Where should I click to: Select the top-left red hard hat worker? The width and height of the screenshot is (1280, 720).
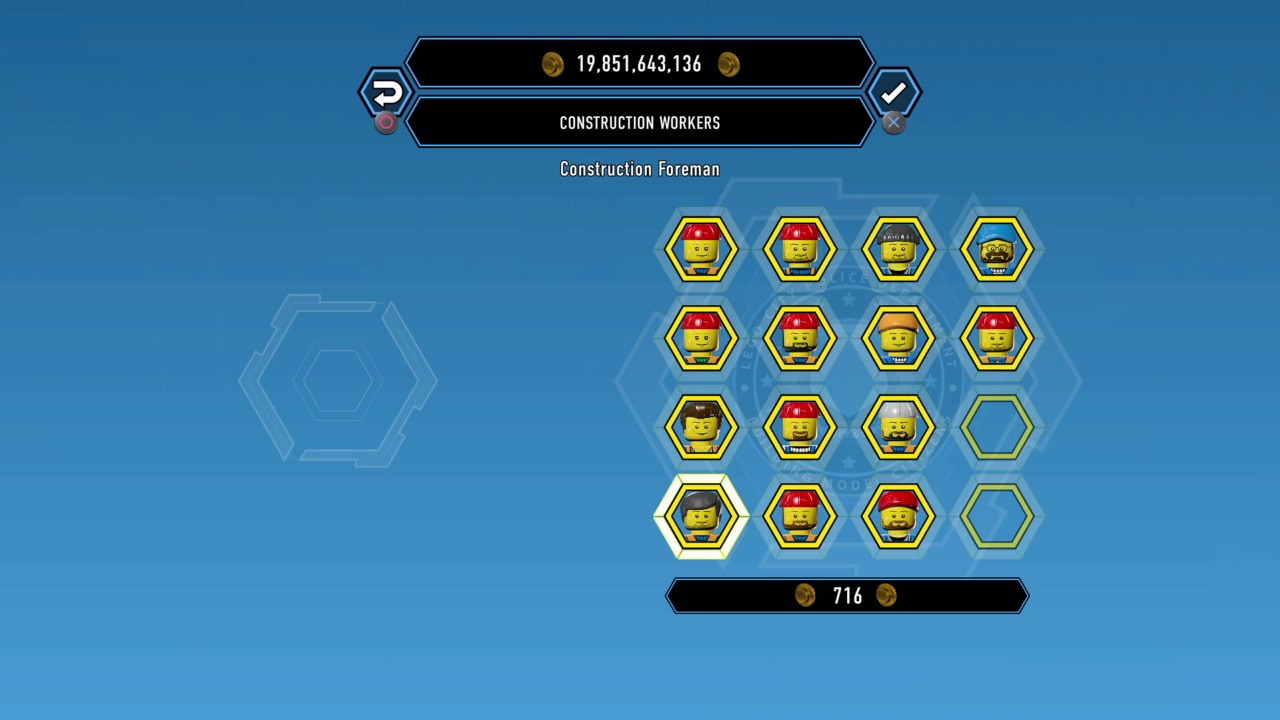point(701,249)
